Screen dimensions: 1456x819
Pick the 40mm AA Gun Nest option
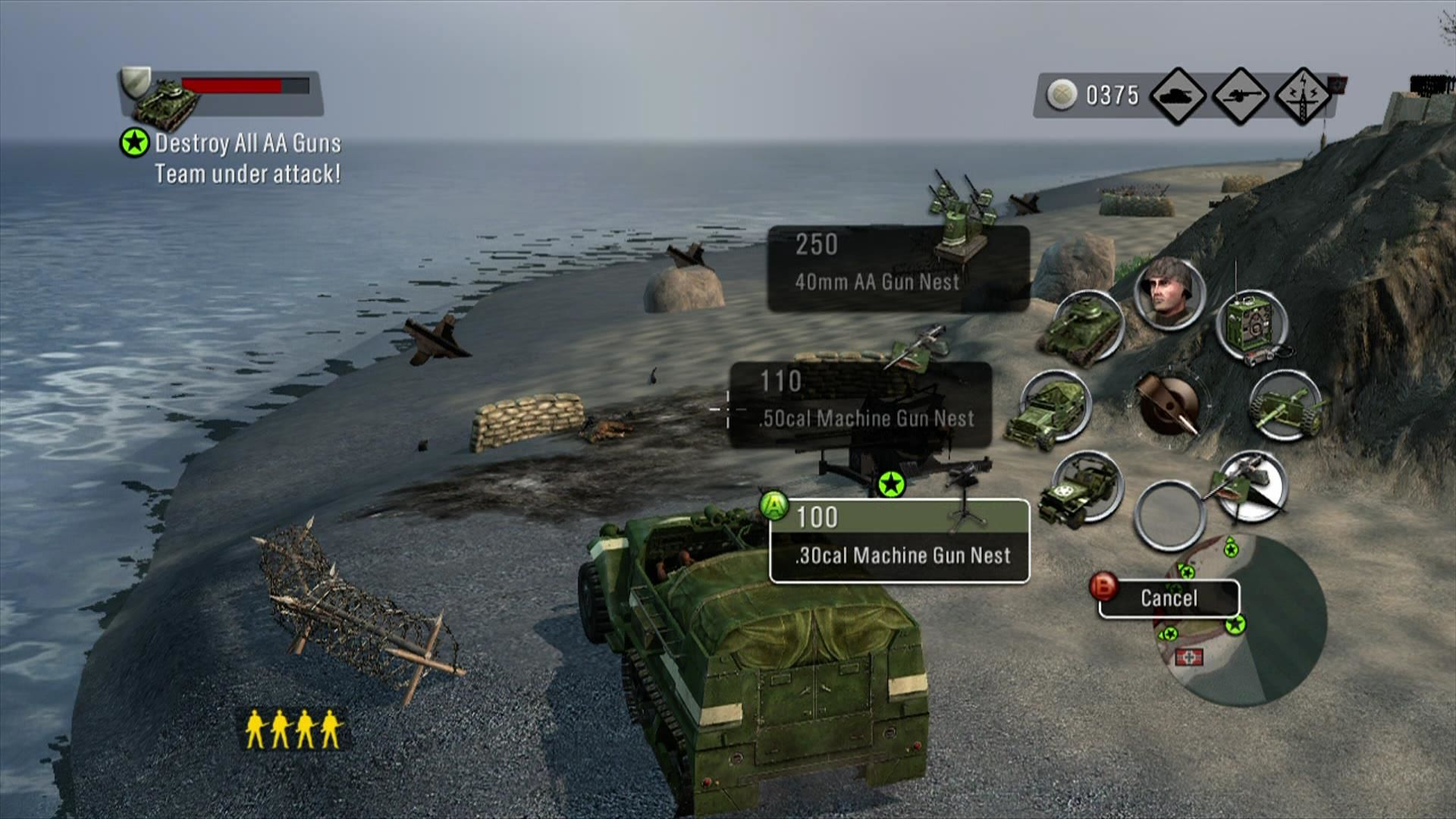click(x=898, y=268)
